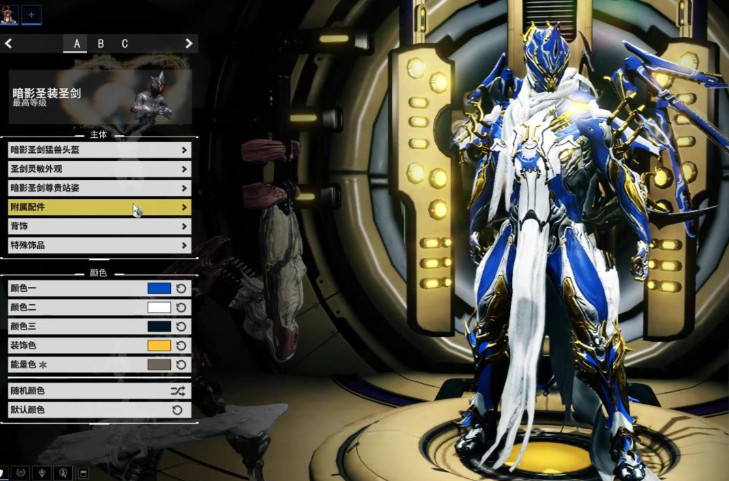Switch to appearance config tab A

pos(76,44)
